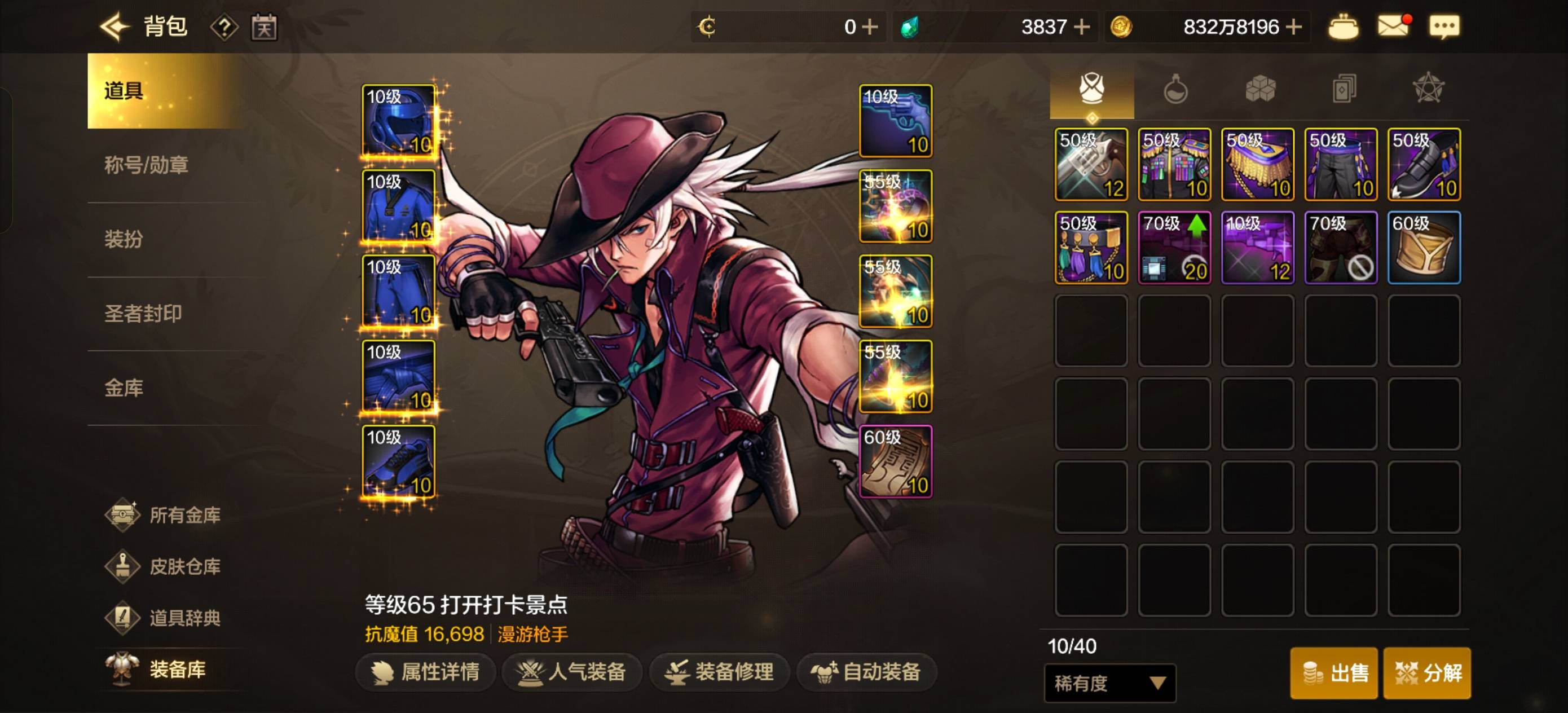The height and width of the screenshot is (713, 1568).
Task: Click the 分解 disassemble button
Action: coord(1427,673)
